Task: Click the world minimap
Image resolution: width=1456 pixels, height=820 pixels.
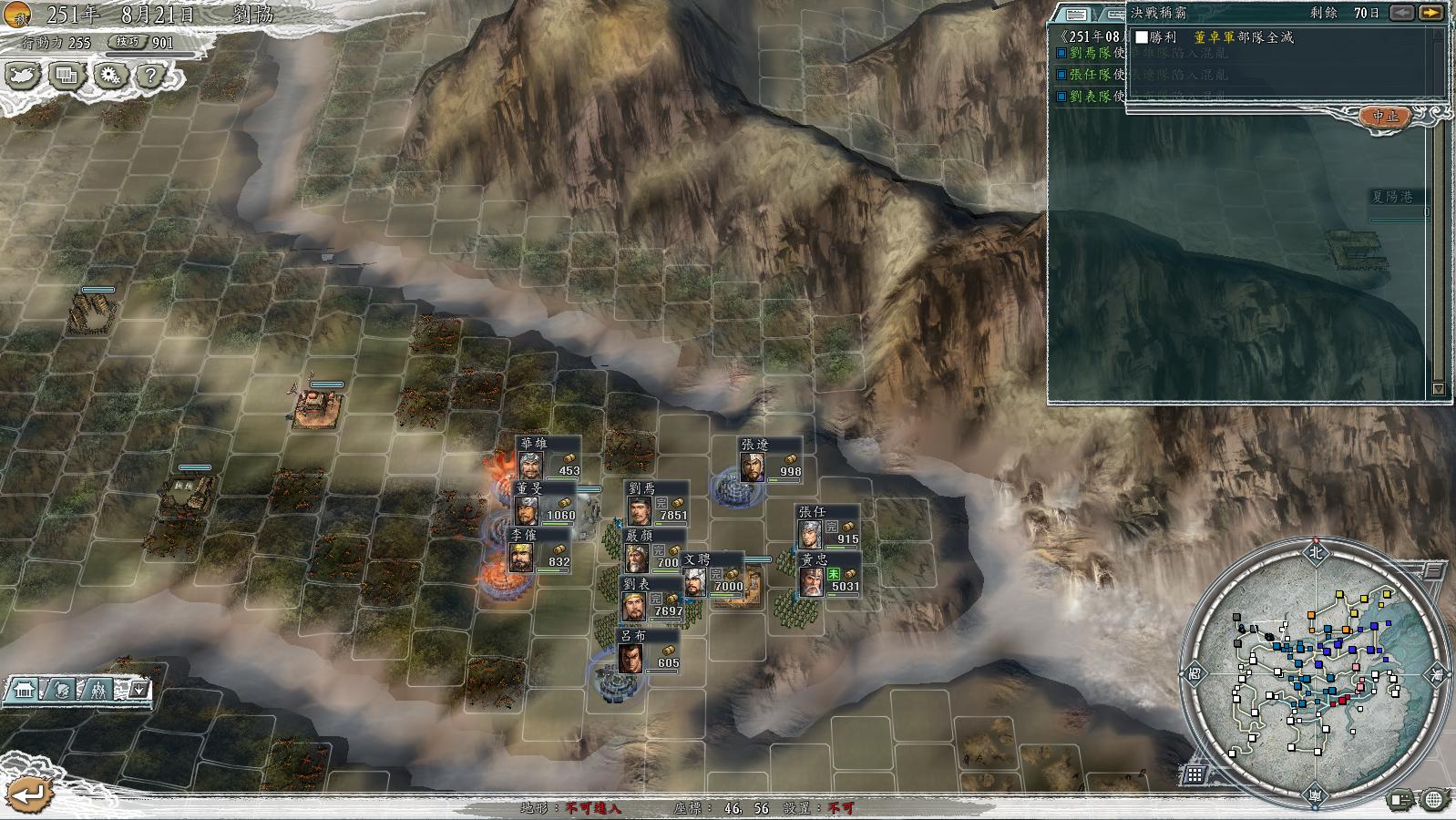Action: [1316, 673]
